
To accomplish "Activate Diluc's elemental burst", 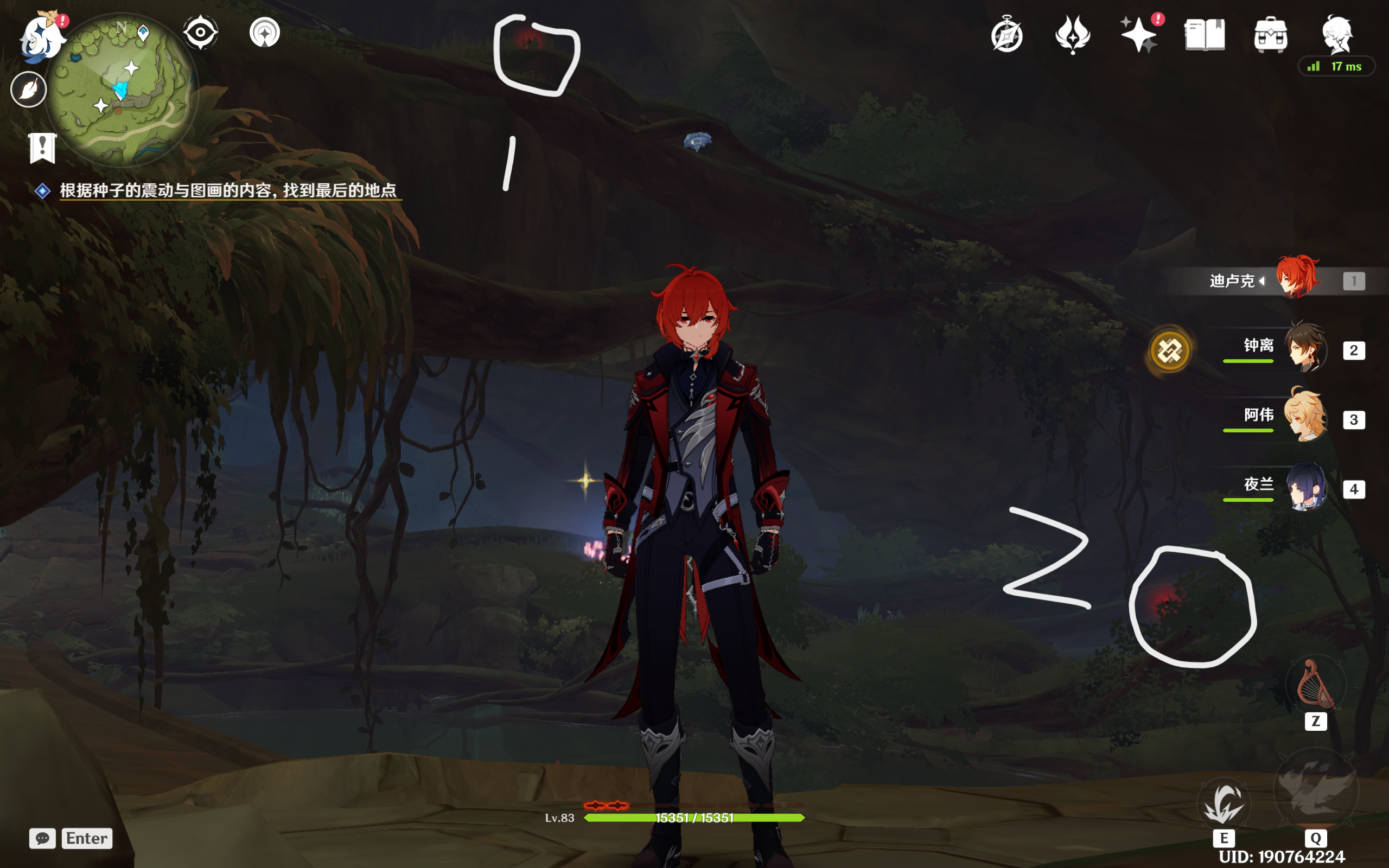I will (1316, 790).
